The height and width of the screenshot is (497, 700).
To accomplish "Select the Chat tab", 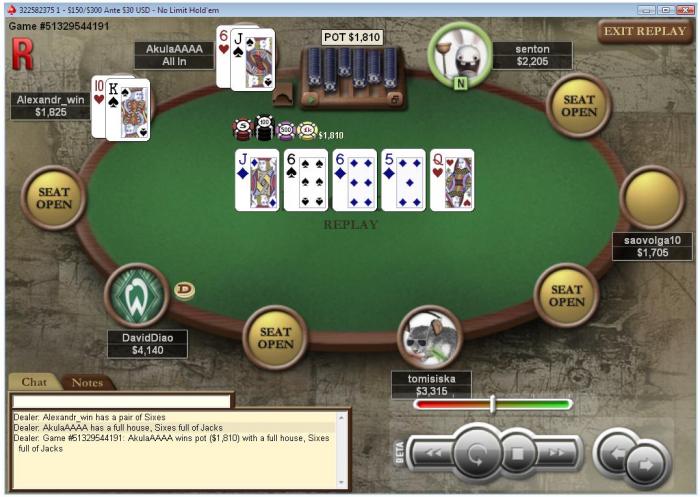I will pos(34,382).
